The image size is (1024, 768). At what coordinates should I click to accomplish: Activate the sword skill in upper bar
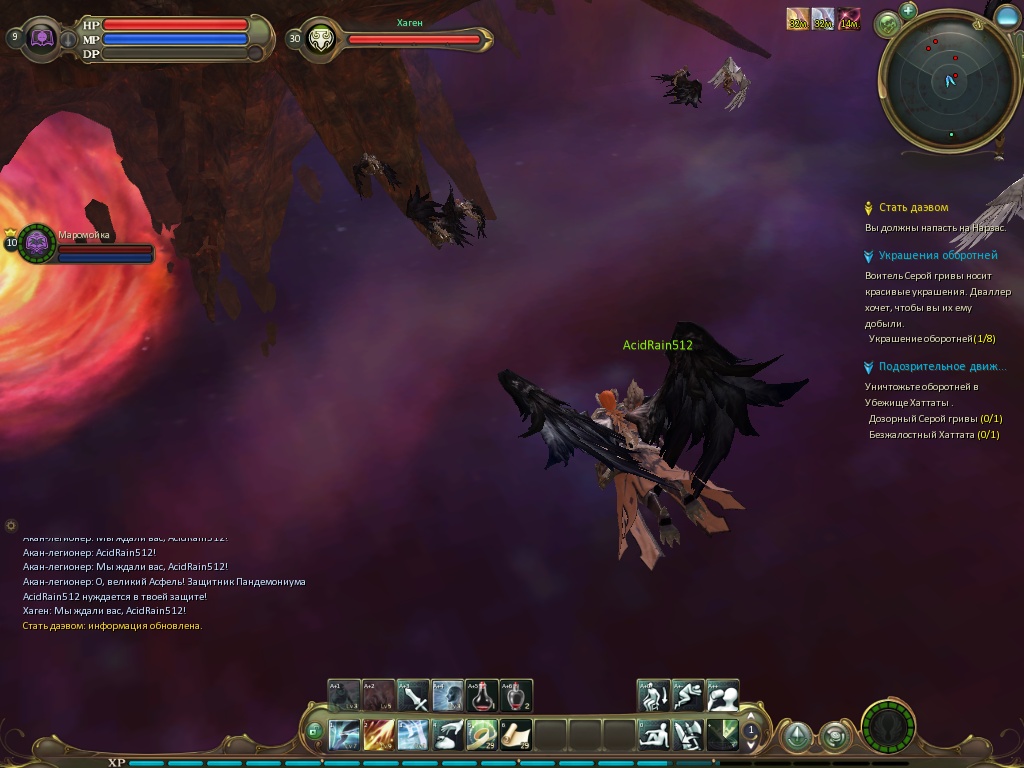[x=413, y=695]
